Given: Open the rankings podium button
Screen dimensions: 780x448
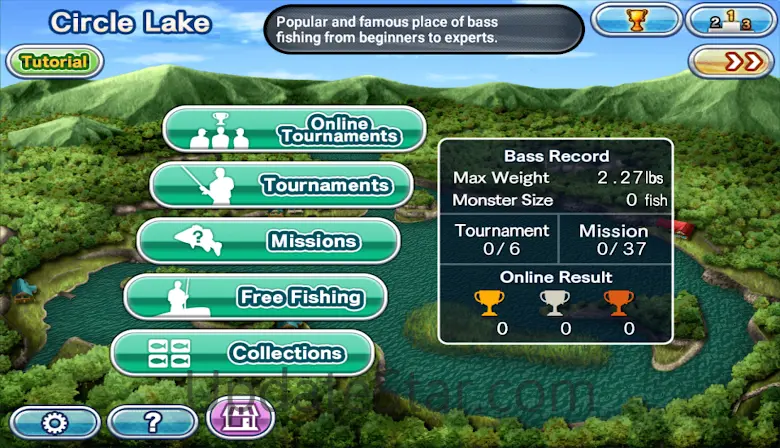Looking at the screenshot, I should [729, 21].
